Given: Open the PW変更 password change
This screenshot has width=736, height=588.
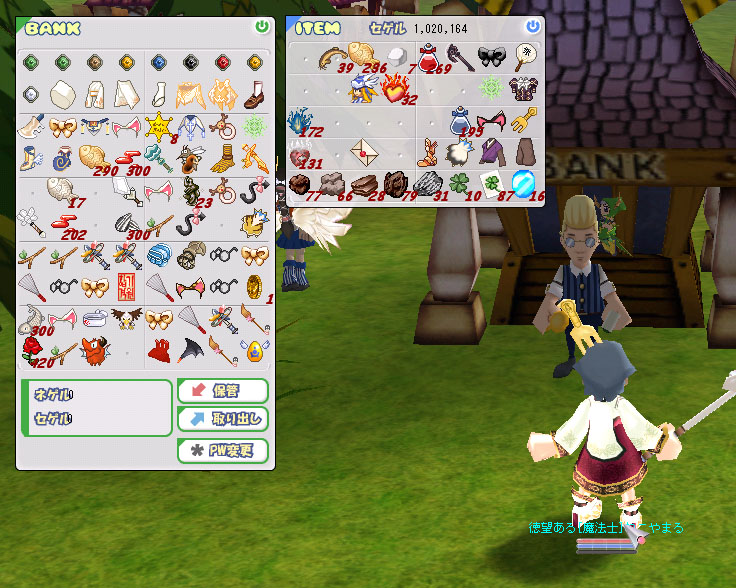Looking at the screenshot, I should pos(223,450).
